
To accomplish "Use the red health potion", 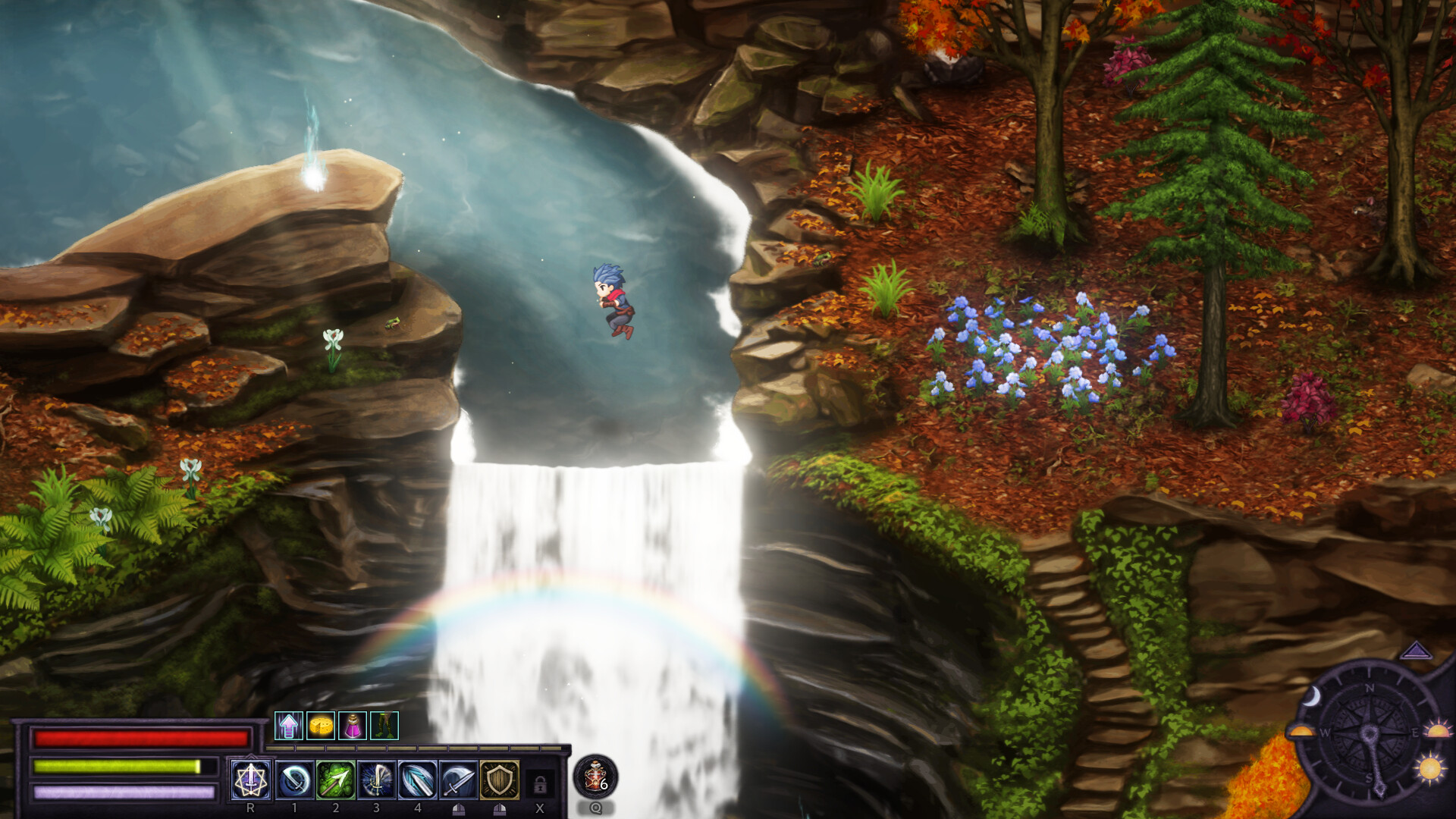I will pyautogui.click(x=595, y=776).
